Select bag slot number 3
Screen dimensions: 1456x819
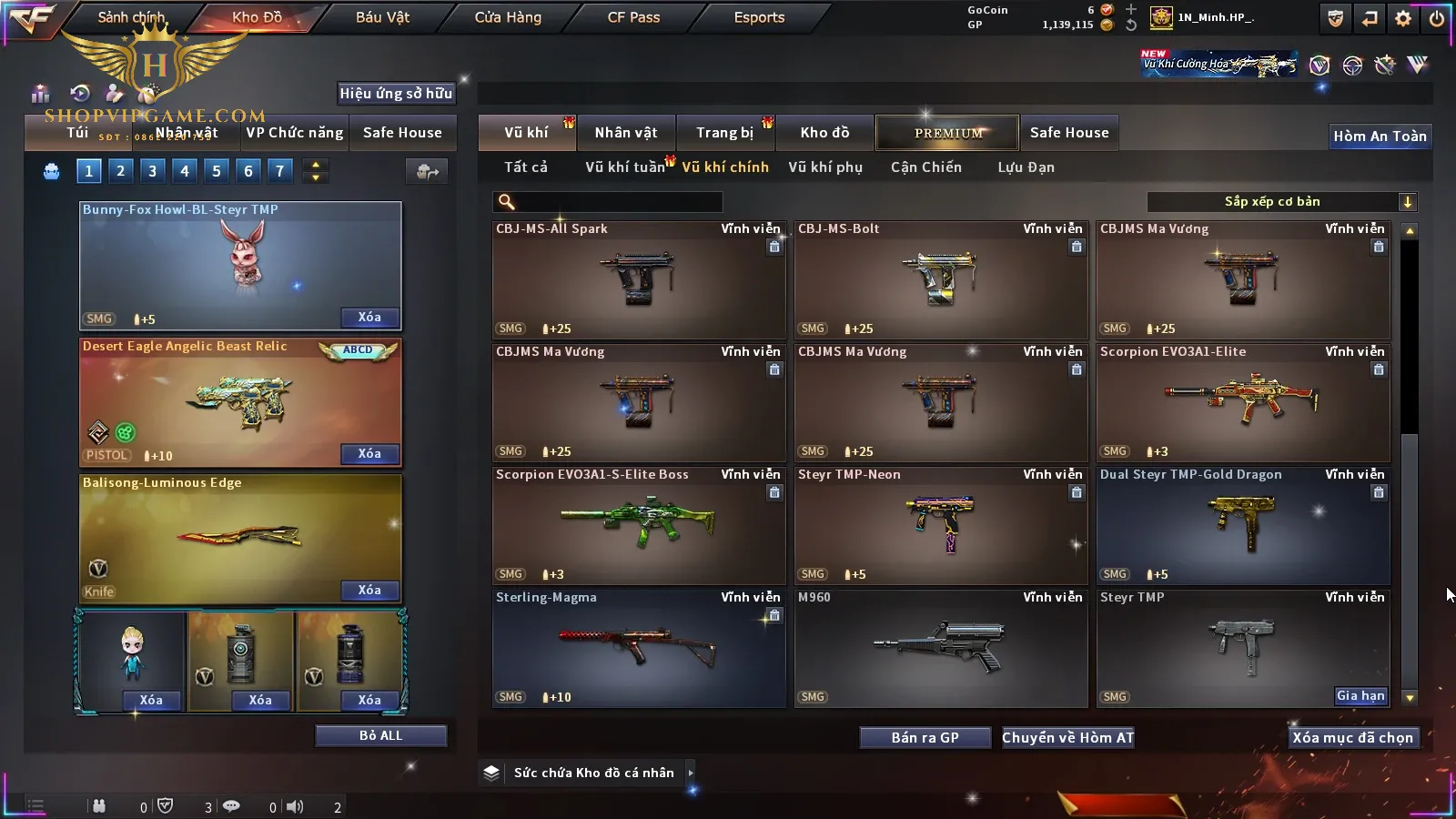(x=152, y=170)
